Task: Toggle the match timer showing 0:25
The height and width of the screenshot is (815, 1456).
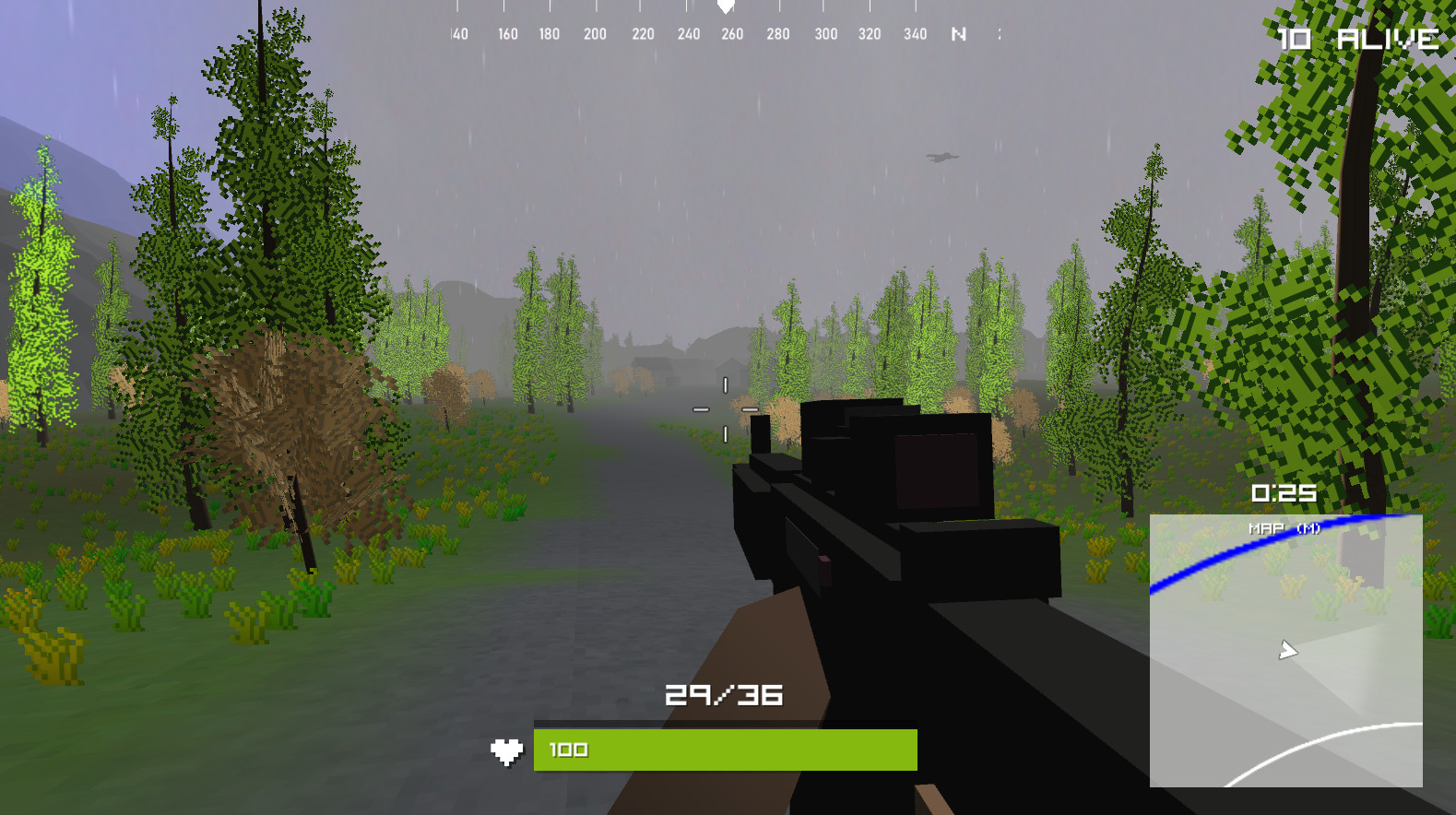Action: pos(1285,493)
